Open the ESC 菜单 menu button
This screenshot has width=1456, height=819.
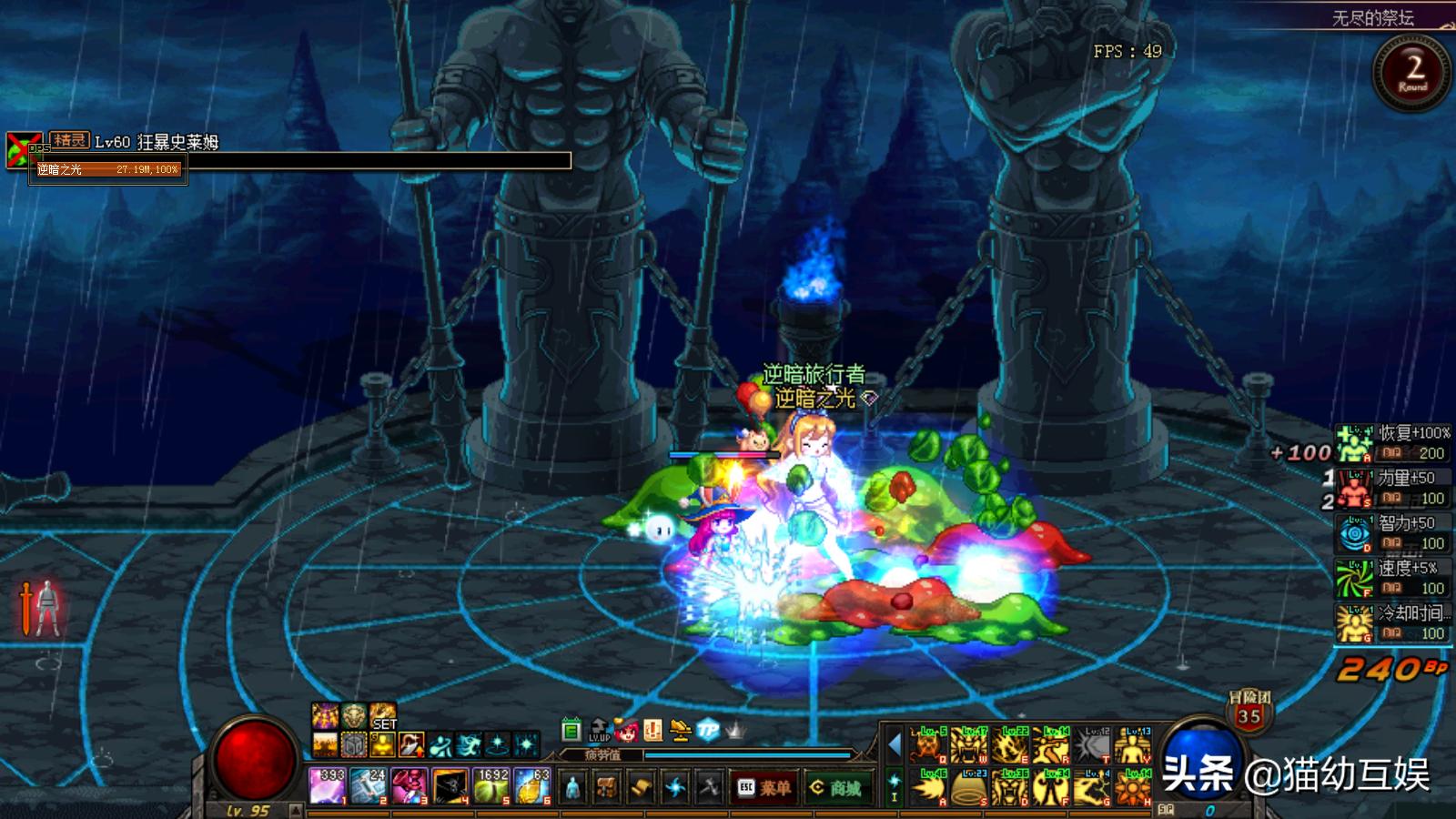[763, 787]
